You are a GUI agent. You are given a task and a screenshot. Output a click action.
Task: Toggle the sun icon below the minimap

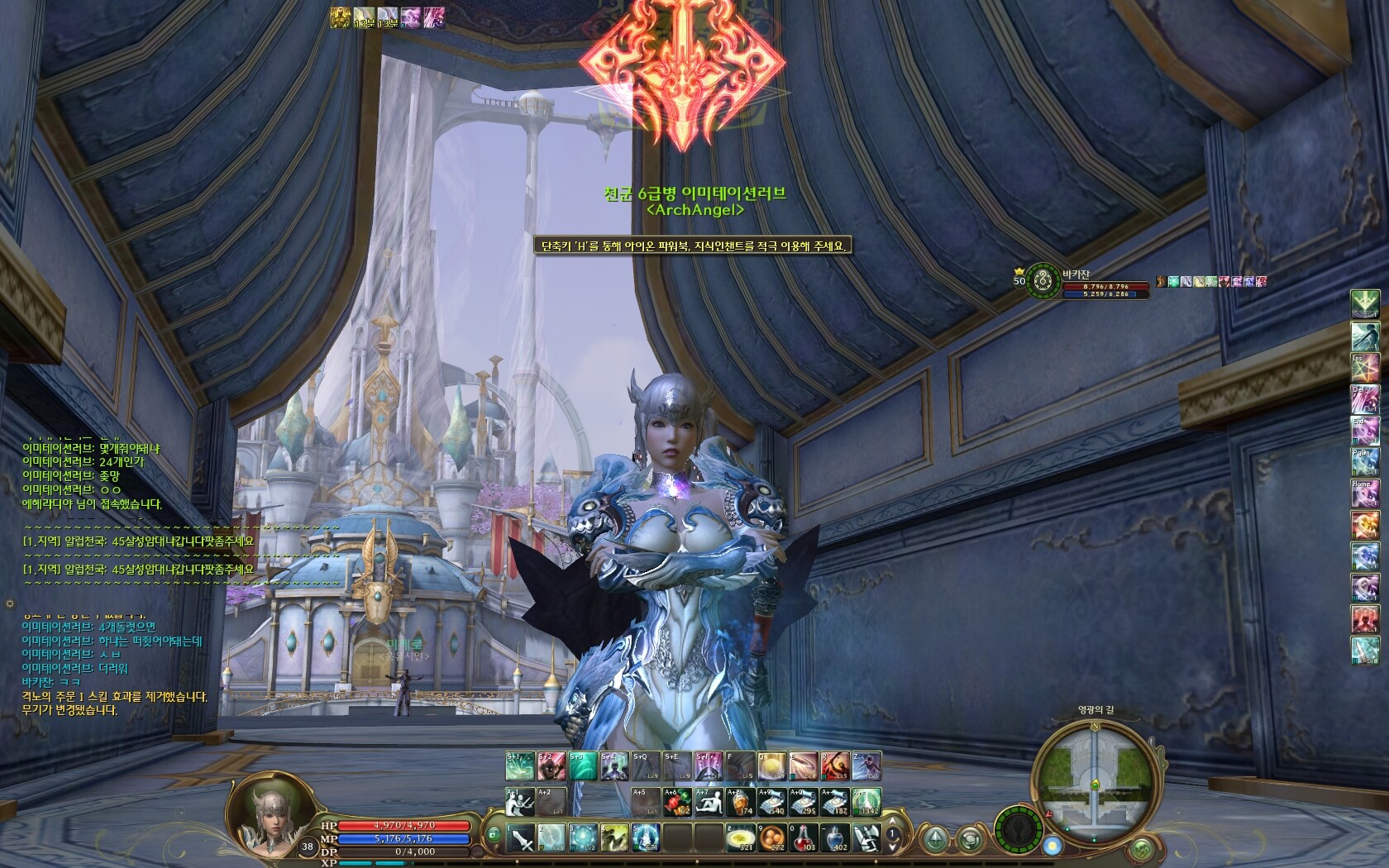[x=1052, y=846]
